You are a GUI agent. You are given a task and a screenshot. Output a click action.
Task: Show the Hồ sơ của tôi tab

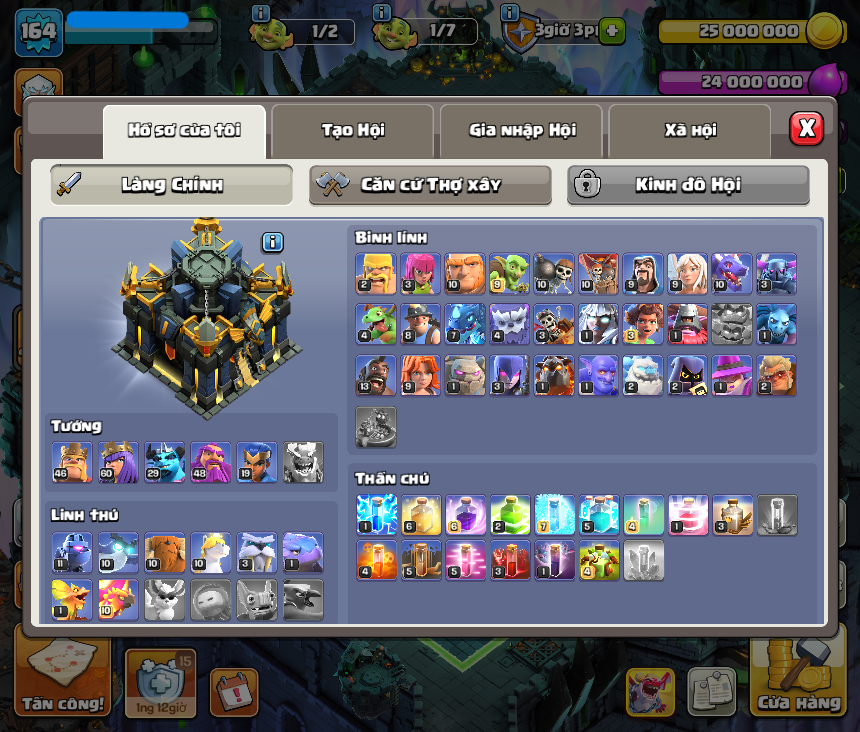(184, 130)
